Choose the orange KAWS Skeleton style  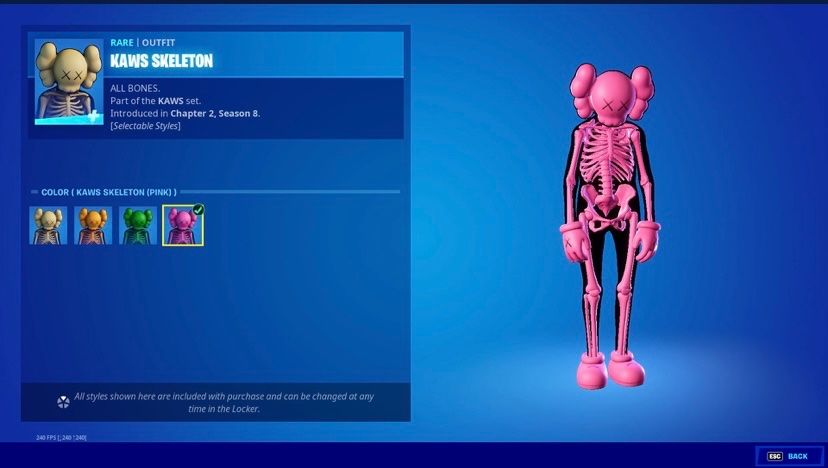pos(93,226)
